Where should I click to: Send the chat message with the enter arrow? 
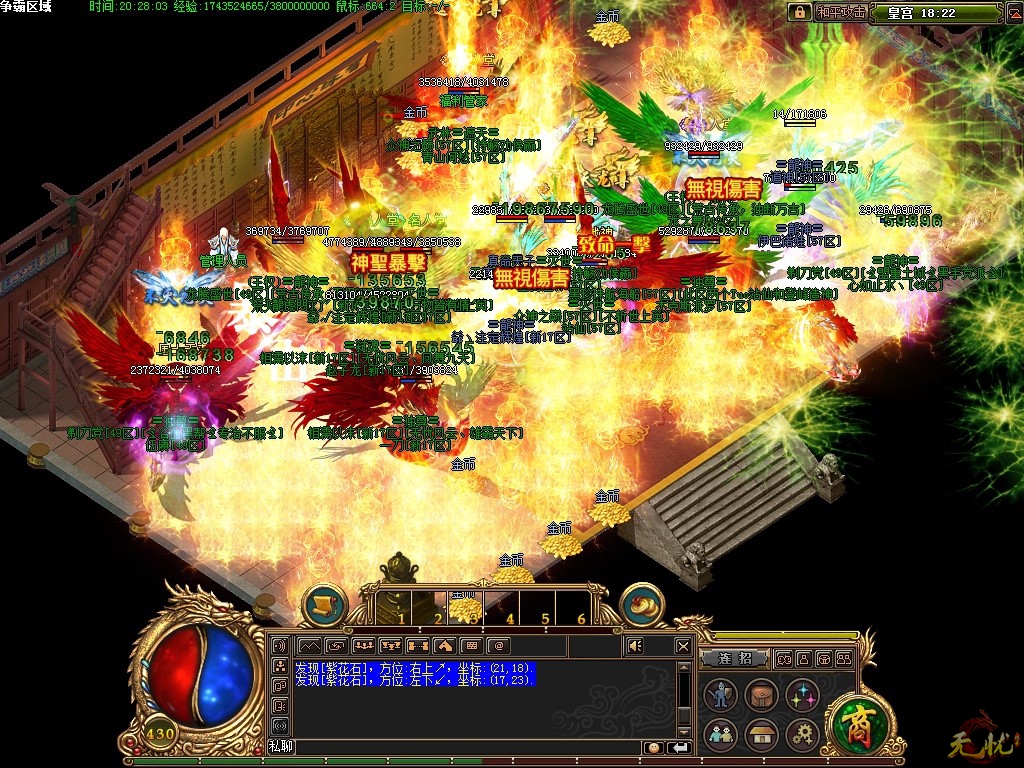pos(680,747)
